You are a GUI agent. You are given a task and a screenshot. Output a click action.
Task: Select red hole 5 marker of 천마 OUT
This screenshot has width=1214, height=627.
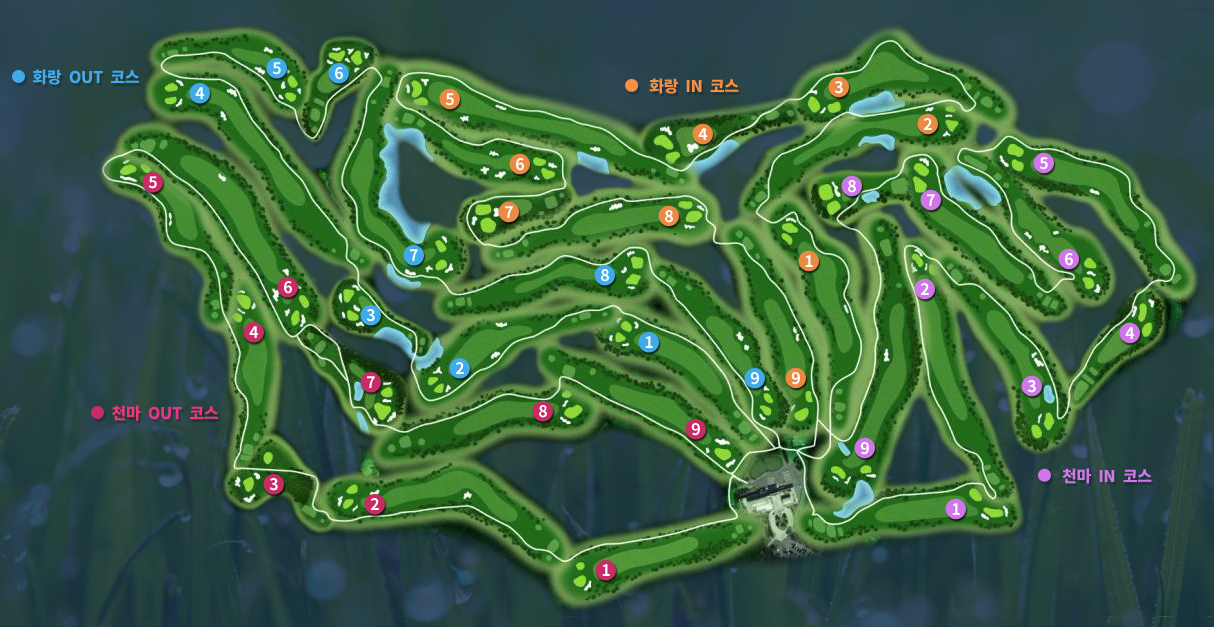click(153, 182)
